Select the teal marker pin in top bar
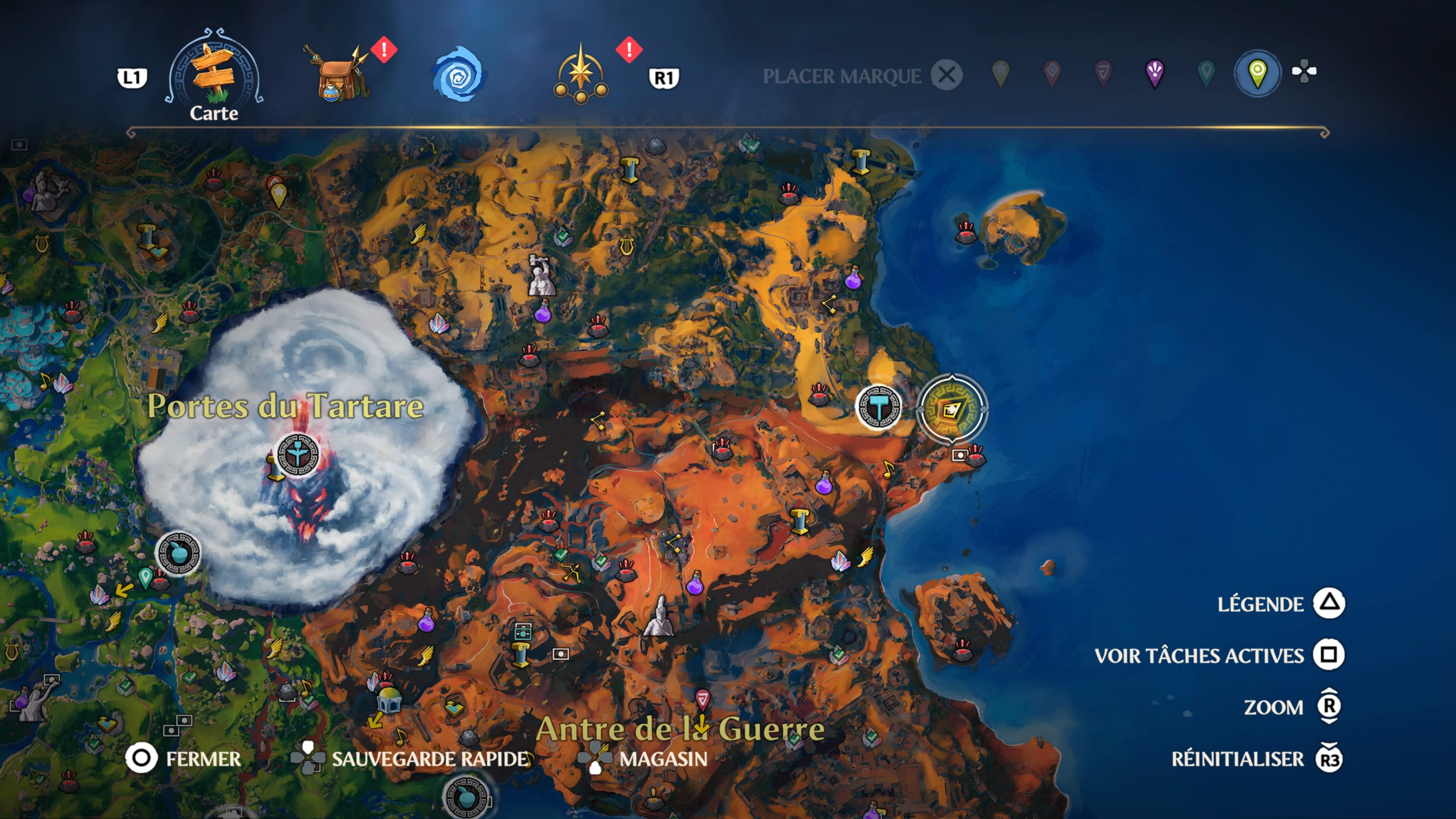The width and height of the screenshot is (1456, 819). click(1206, 74)
